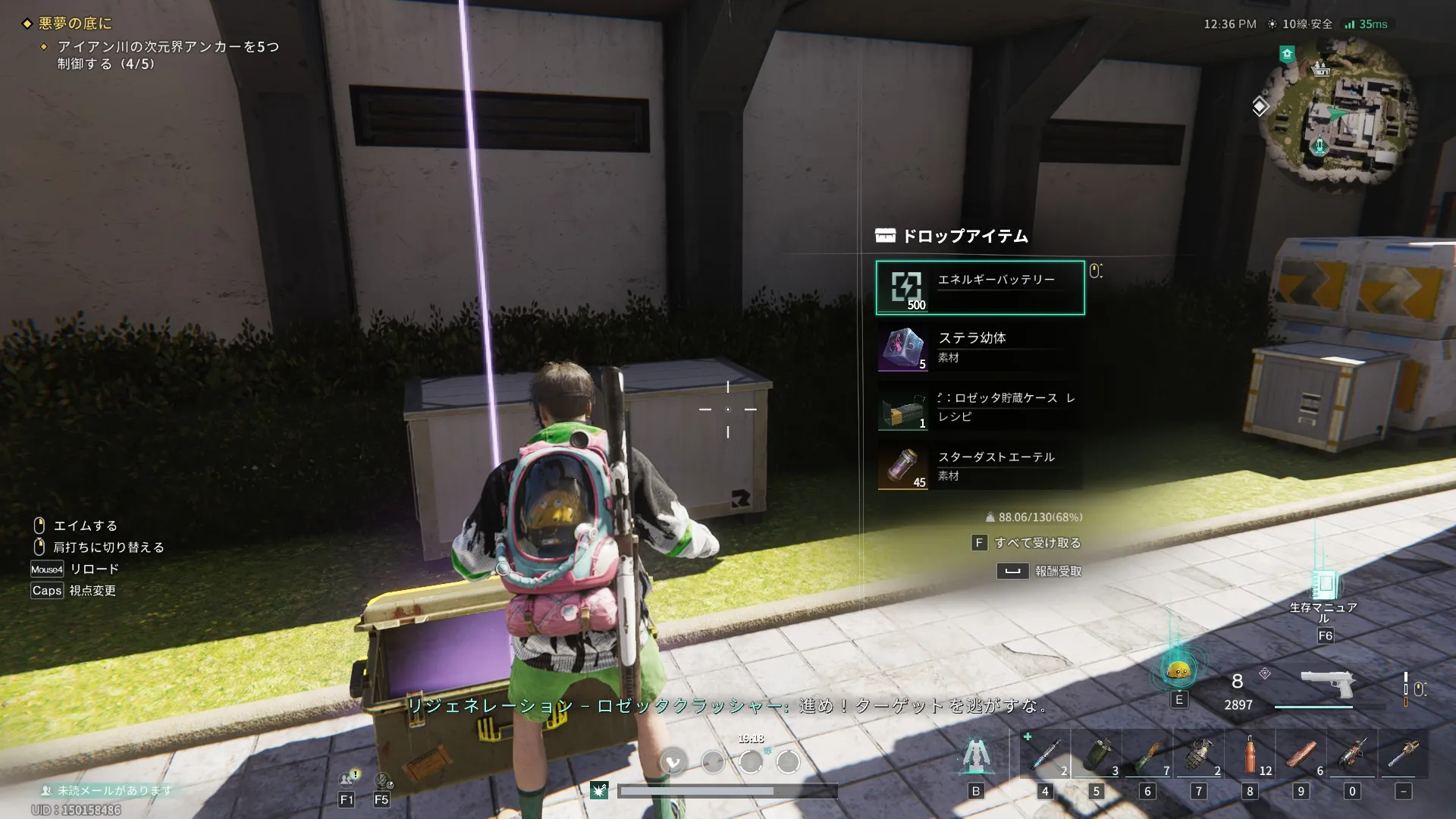Viewport: 1456px width, 819px height.
Task: Open the circular minimap
Action: (1337, 111)
